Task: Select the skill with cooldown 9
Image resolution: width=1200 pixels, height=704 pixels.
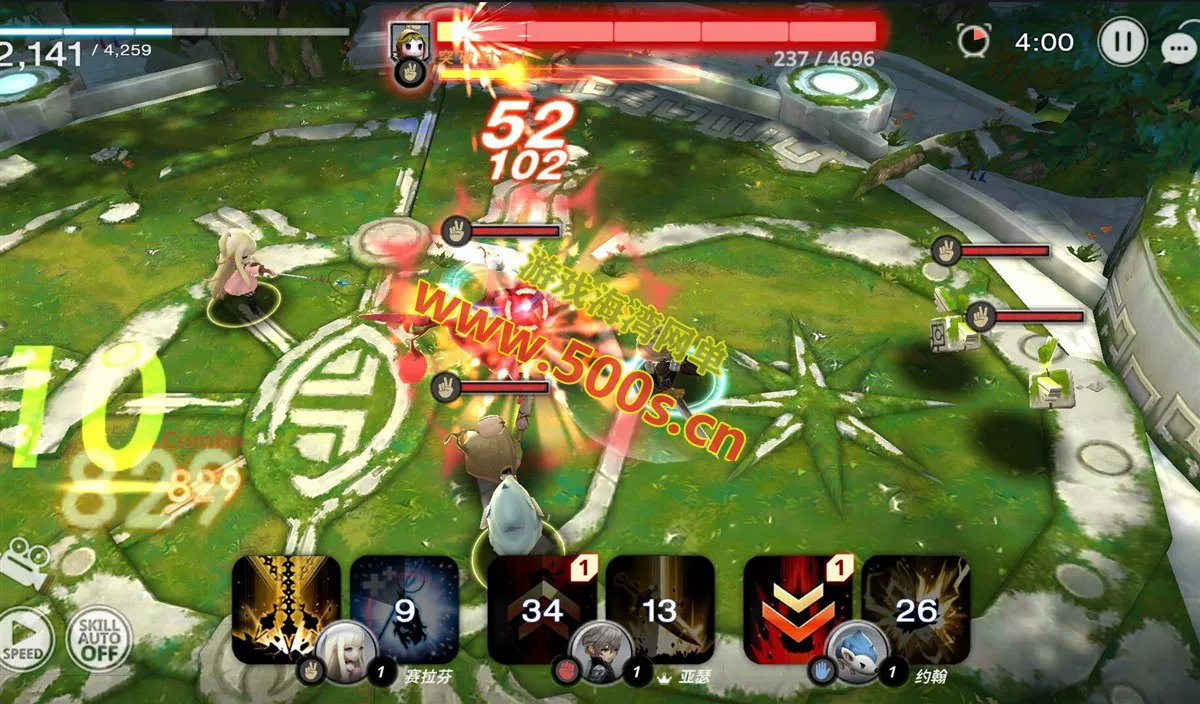Action: [x=404, y=608]
